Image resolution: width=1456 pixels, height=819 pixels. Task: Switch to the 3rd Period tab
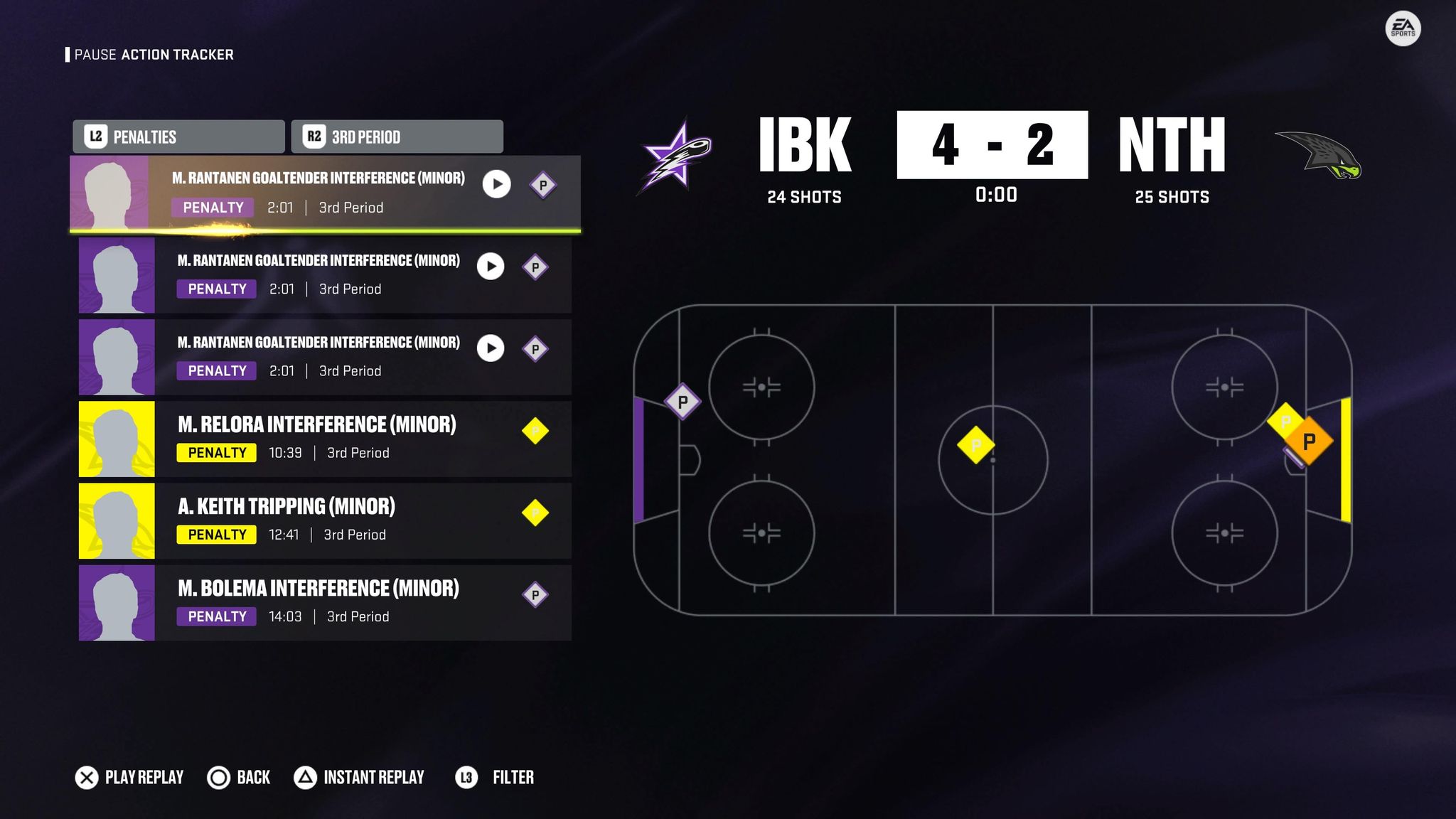click(397, 136)
